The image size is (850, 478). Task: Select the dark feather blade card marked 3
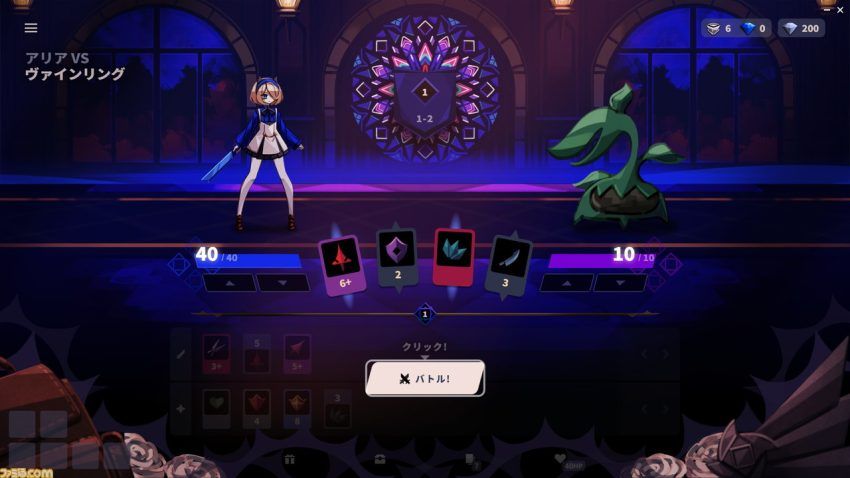coord(509,264)
